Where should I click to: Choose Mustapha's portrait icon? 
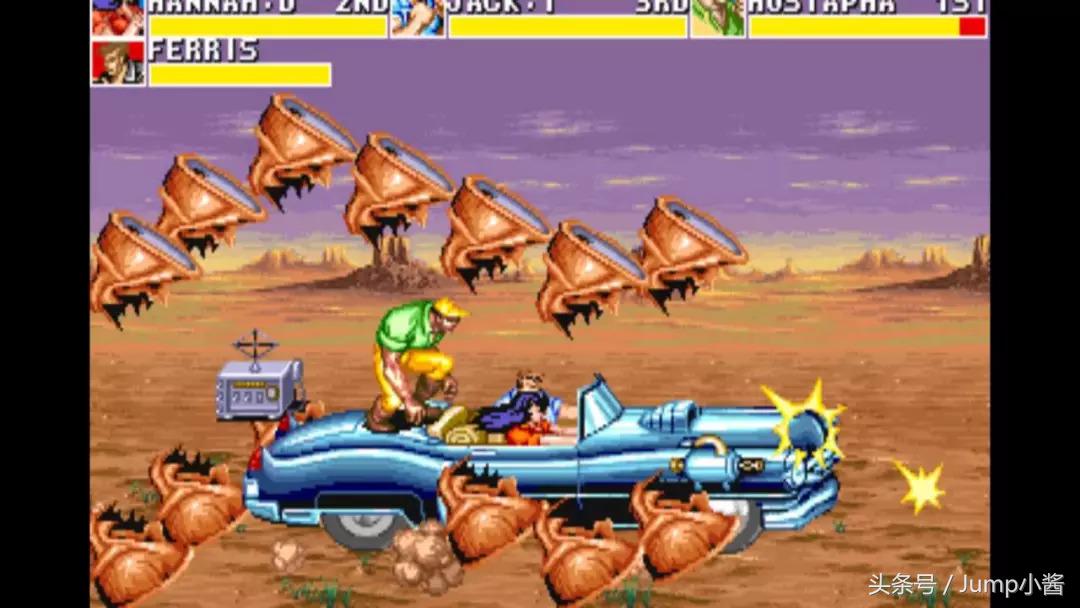coord(717,17)
